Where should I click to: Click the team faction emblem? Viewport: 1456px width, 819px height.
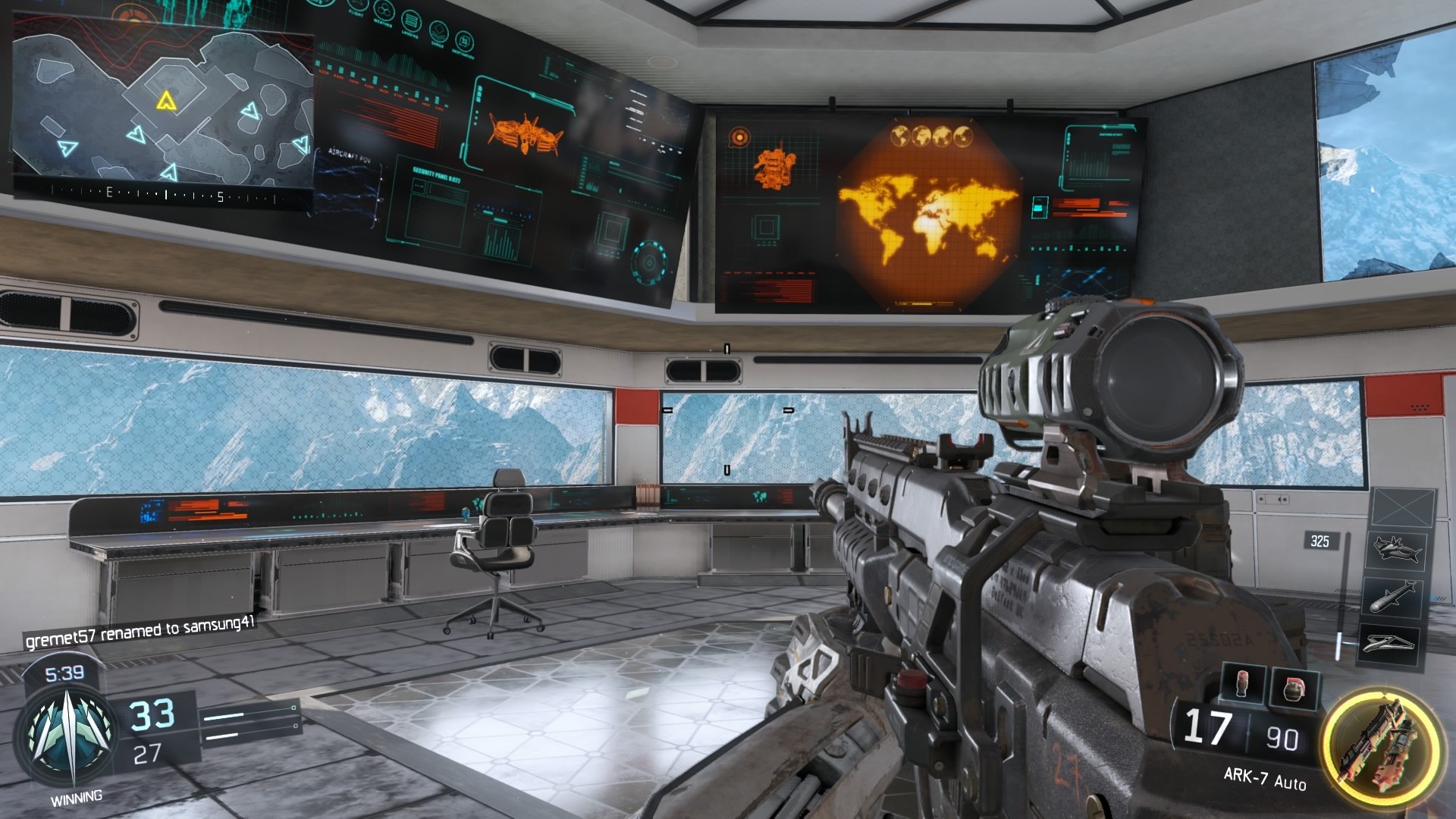[72, 736]
